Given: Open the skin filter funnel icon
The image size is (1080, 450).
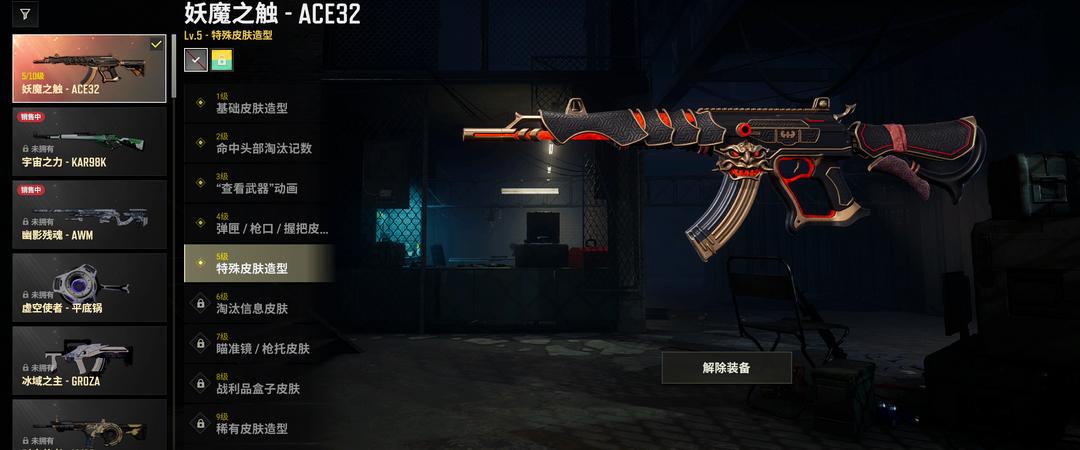Looking at the screenshot, I should (24, 15).
